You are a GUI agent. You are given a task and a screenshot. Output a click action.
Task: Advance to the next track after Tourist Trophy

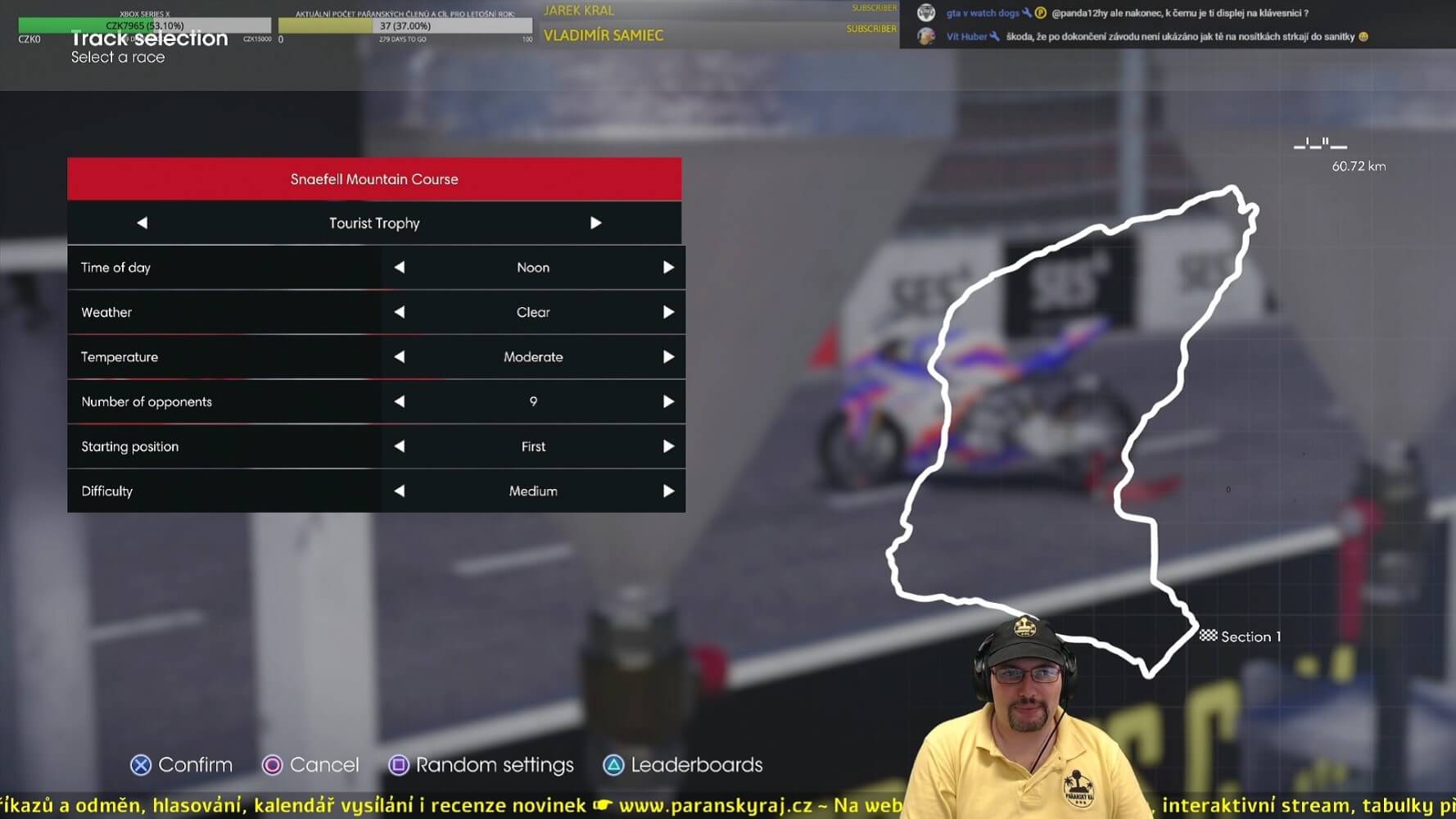pyautogui.click(x=595, y=223)
